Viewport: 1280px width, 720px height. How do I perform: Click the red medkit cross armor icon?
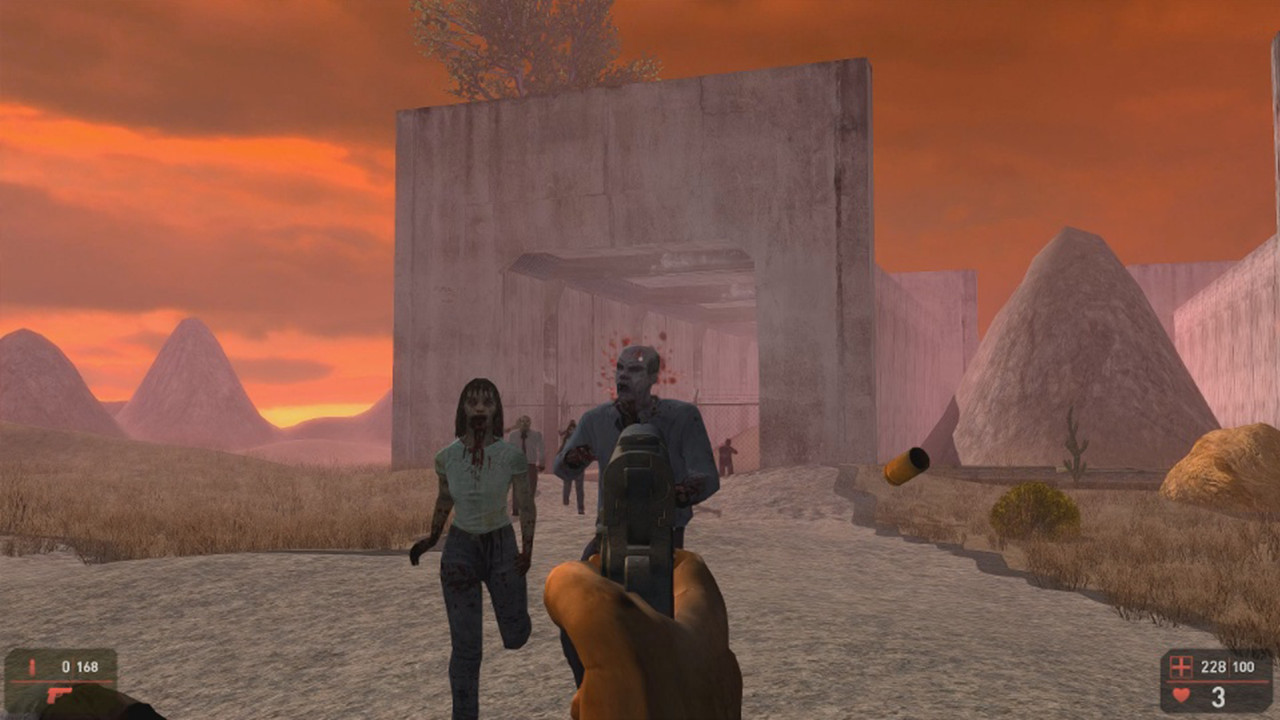[1181, 667]
